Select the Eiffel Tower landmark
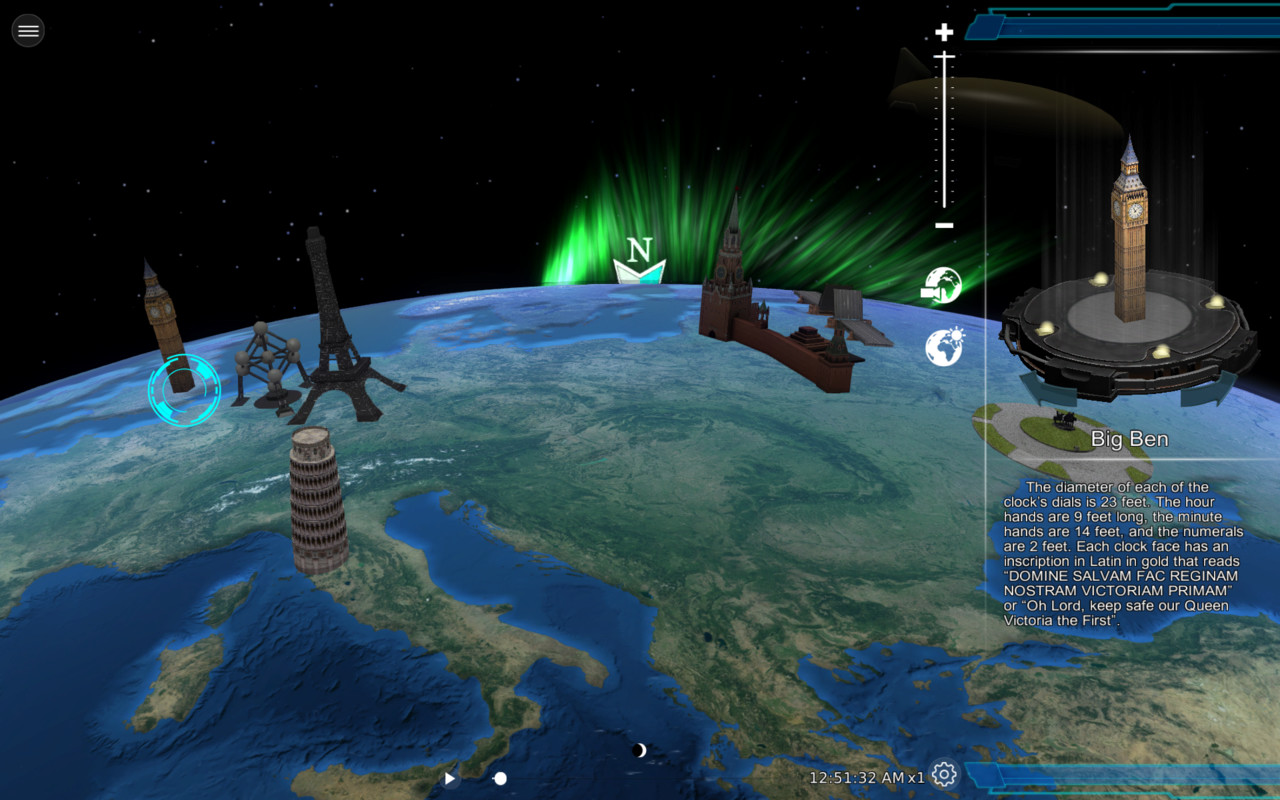Screen dimensions: 1280x800 [330, 320]
